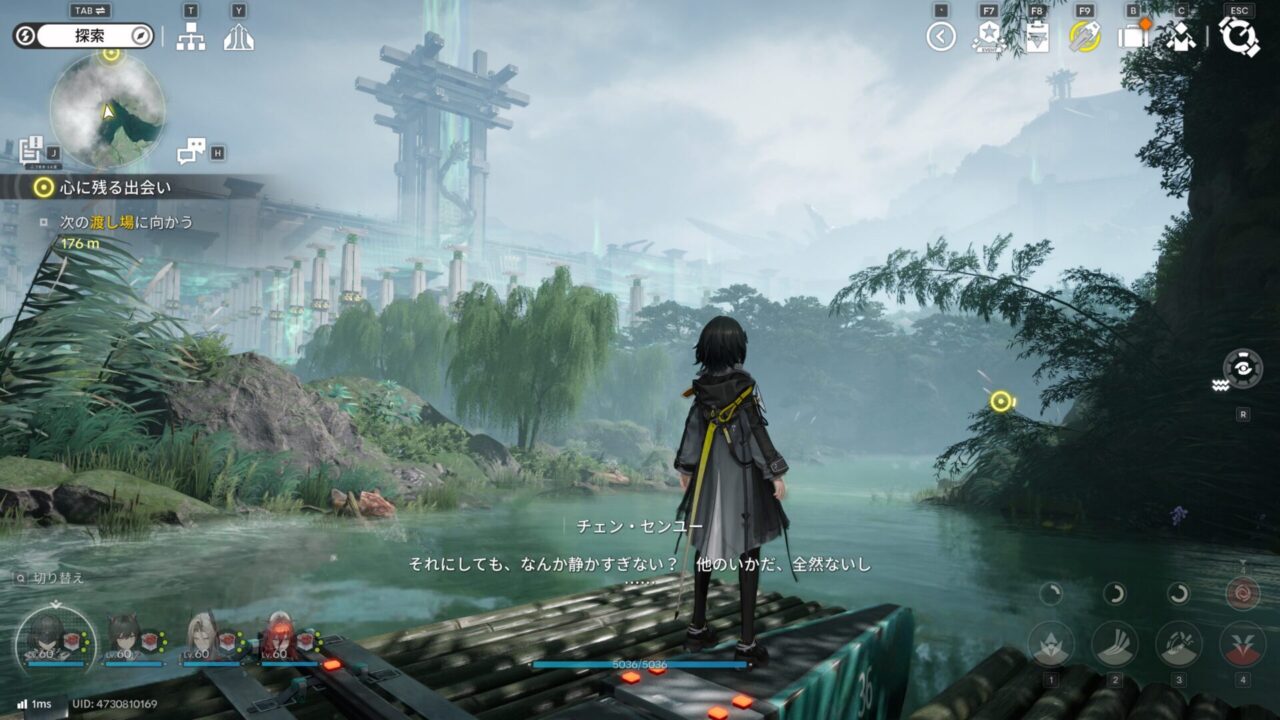
Task: Activate the red fourth combat skill
Action: [1243, 643]
